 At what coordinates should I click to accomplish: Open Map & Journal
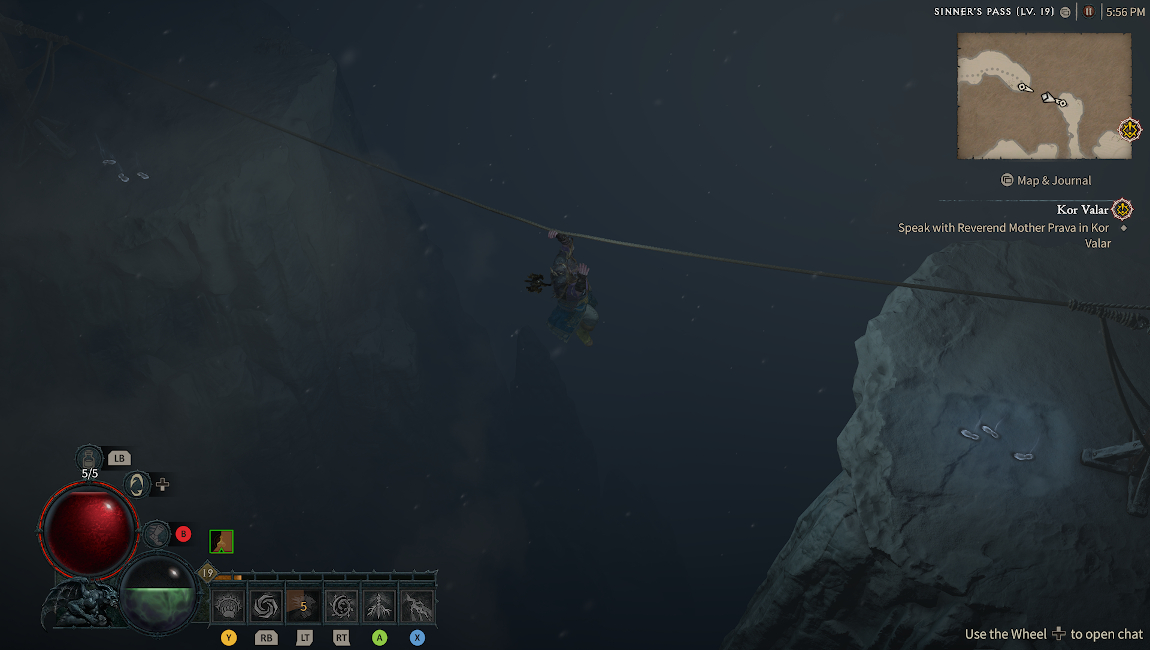[1046, 180]
